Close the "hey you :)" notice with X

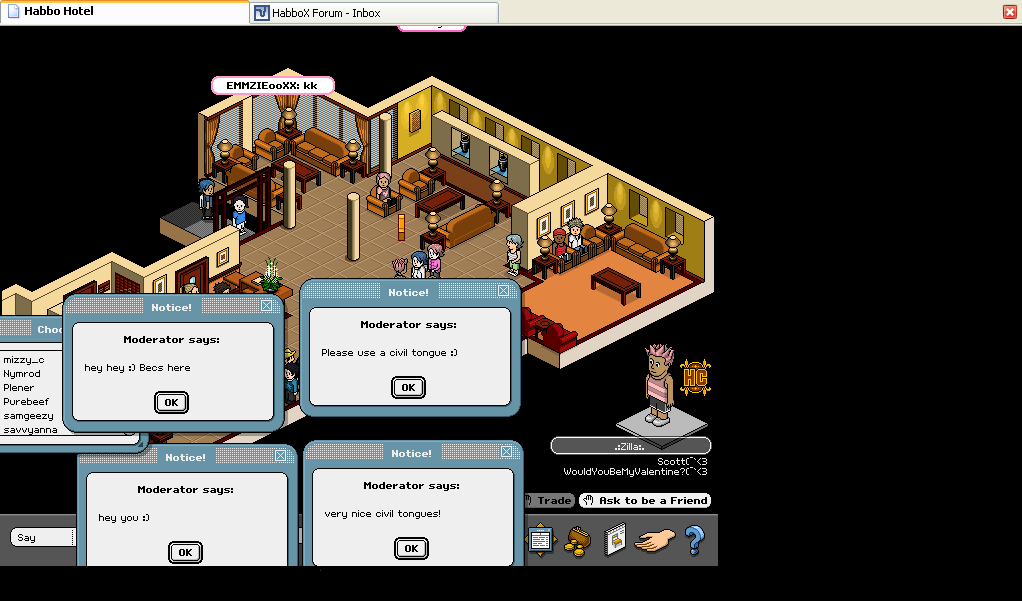coord(280,456)
